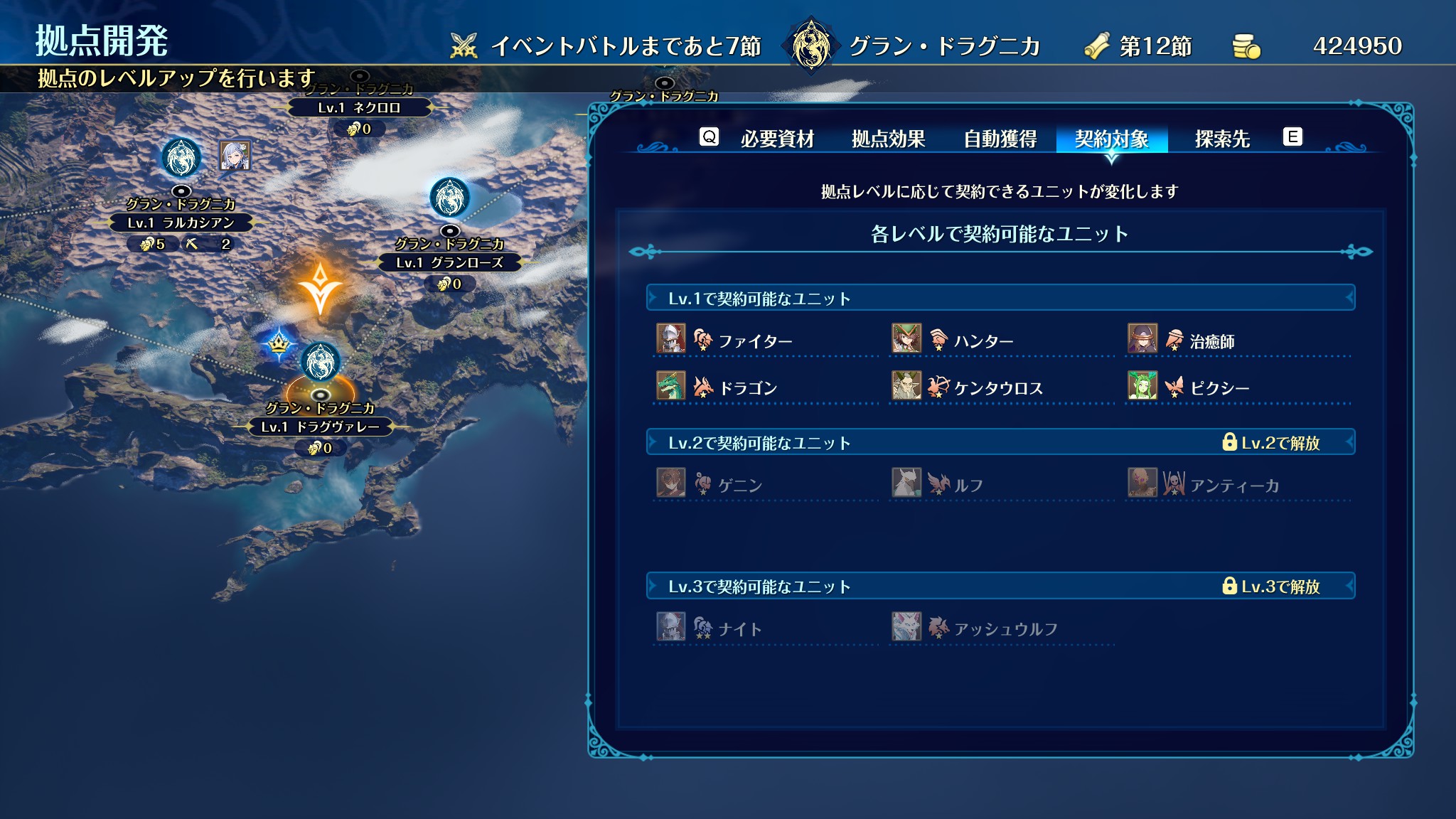This screenshot has width=1456, height=819.
Task: Pick the ドラゴン unit entry
Action: (x=748, y=388)
